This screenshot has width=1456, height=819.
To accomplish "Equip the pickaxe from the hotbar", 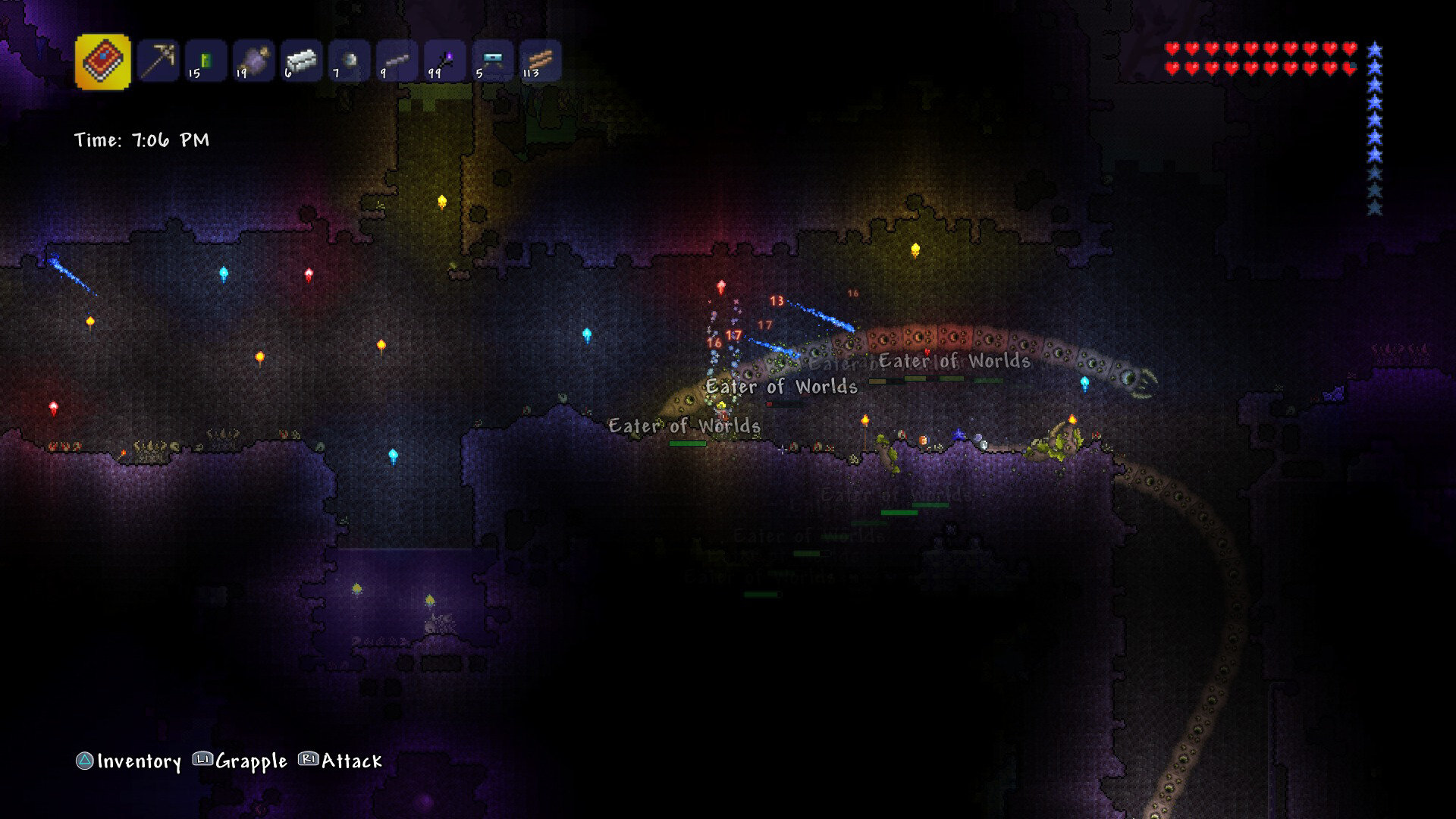I will [x=158, y=61].
